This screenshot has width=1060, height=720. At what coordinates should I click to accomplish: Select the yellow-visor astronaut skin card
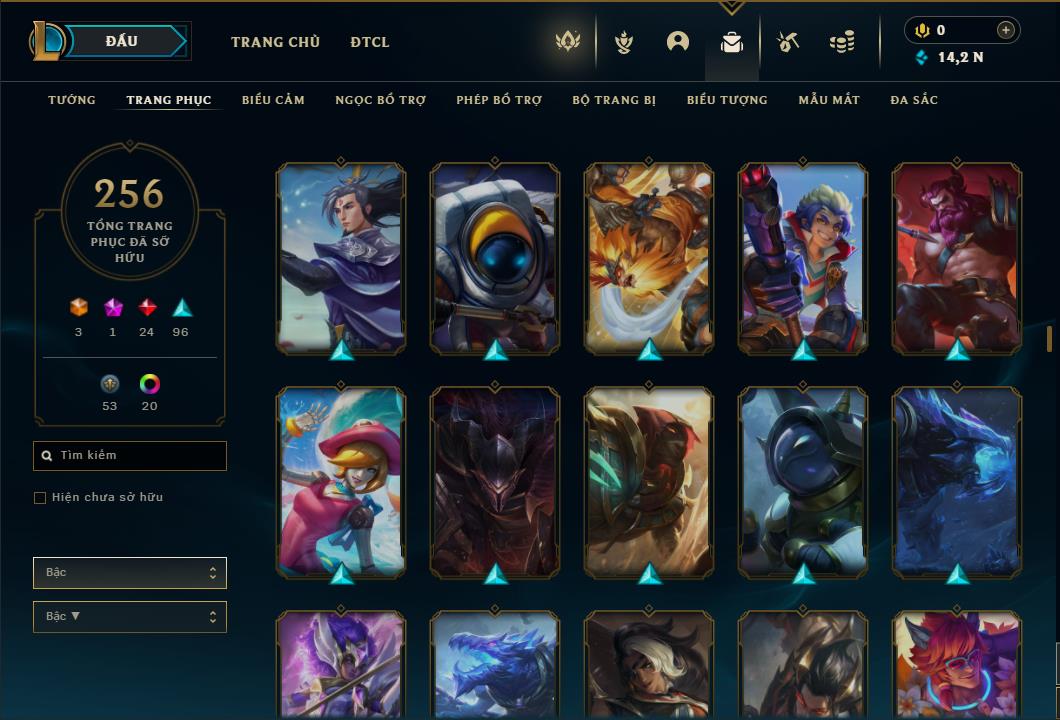coord(495,258)
